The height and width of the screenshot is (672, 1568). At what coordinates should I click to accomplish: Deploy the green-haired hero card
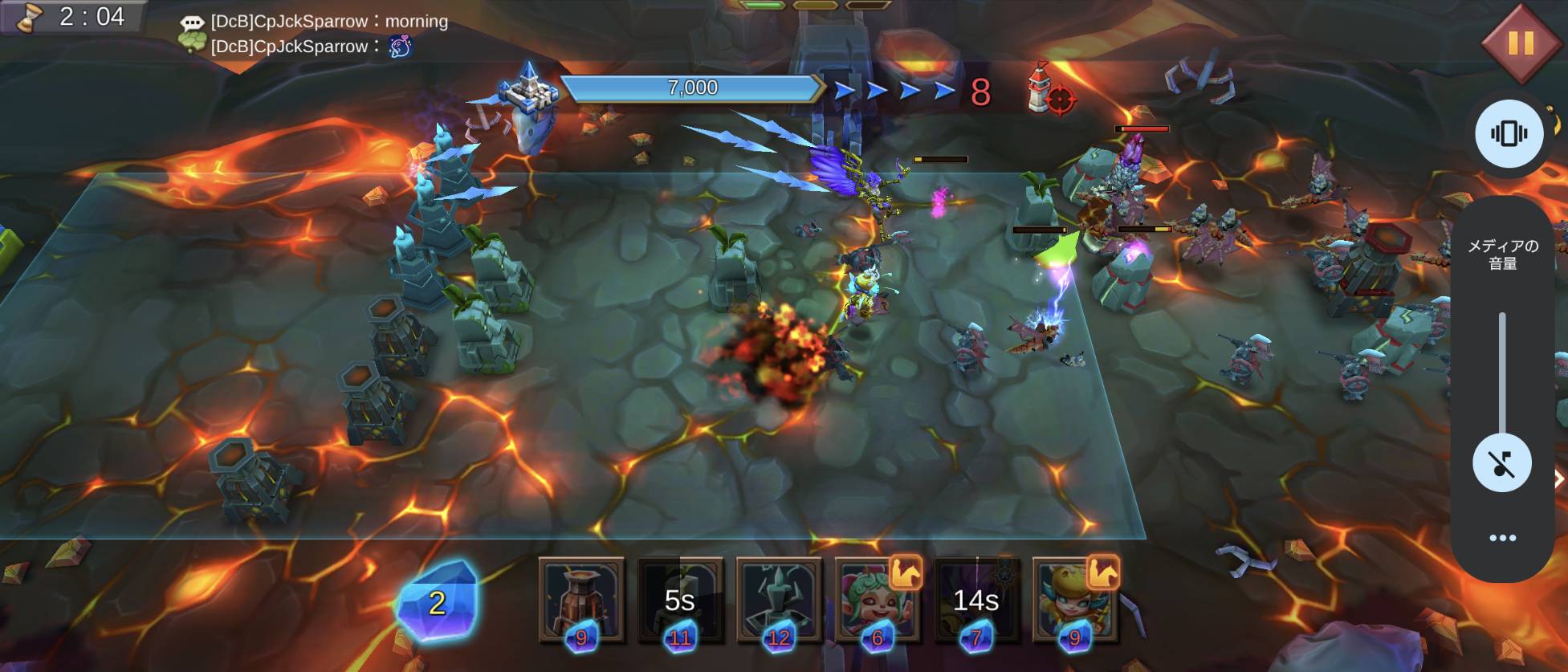[876, 600]
